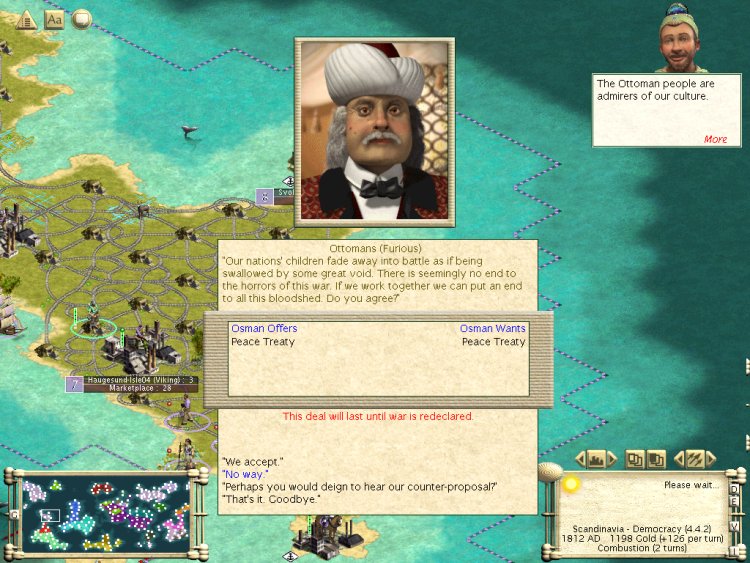Click the triple-arrows unit button
This screenshot has width=750, height=563.
click(695, 459)
